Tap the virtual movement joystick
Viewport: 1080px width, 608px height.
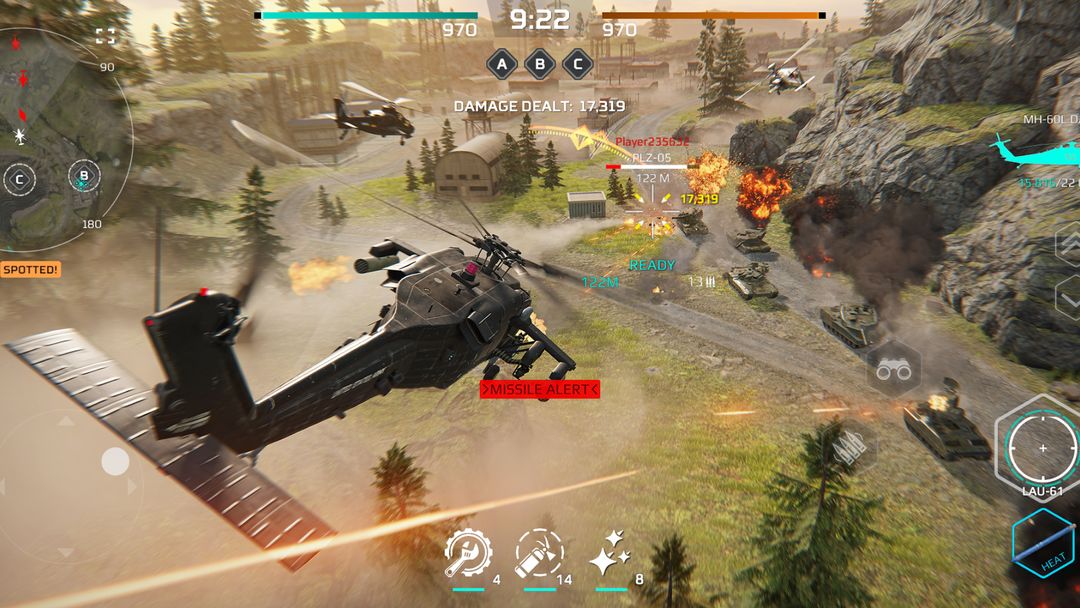114,462
